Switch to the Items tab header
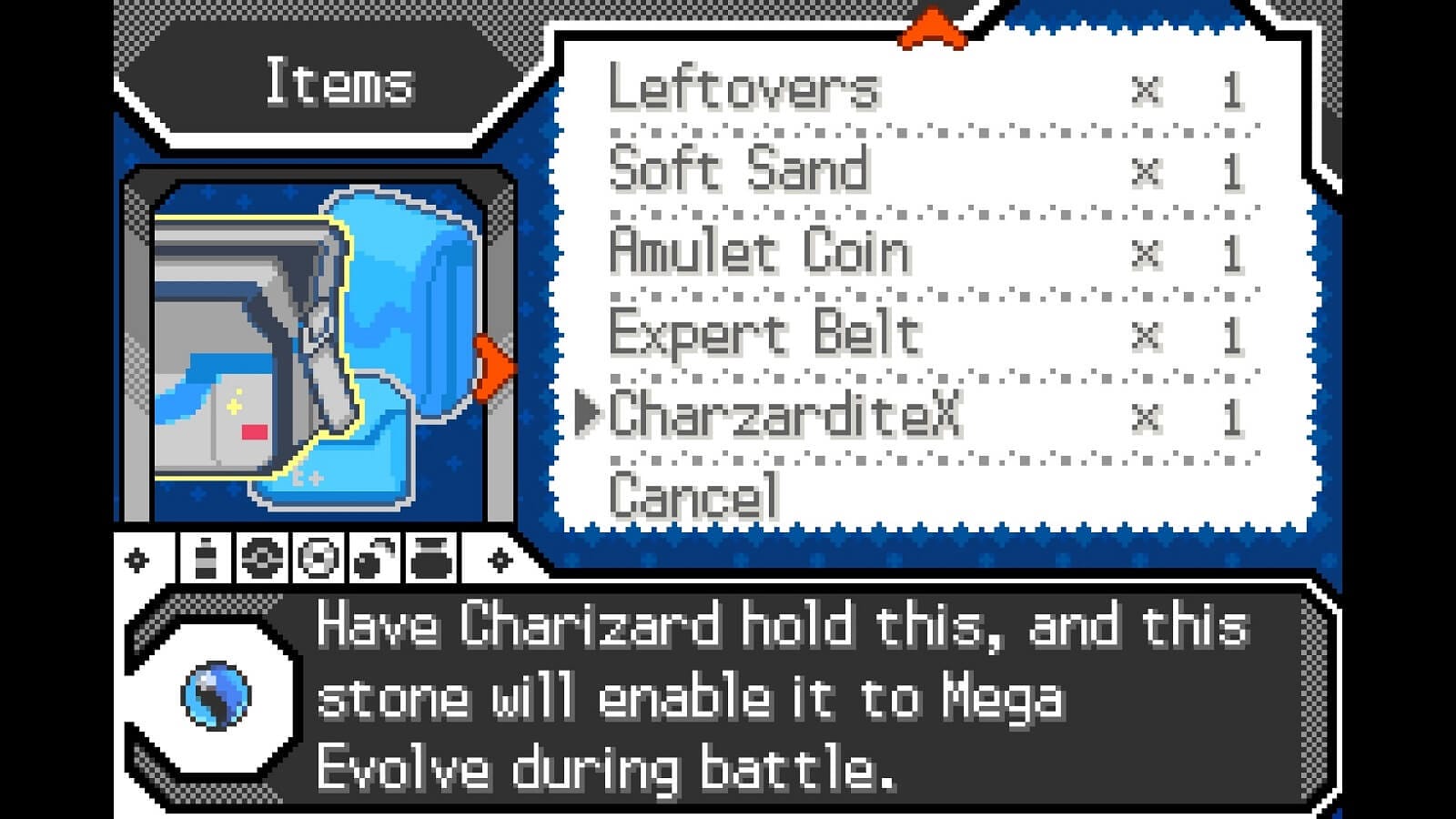 click(x=339, y=86)
